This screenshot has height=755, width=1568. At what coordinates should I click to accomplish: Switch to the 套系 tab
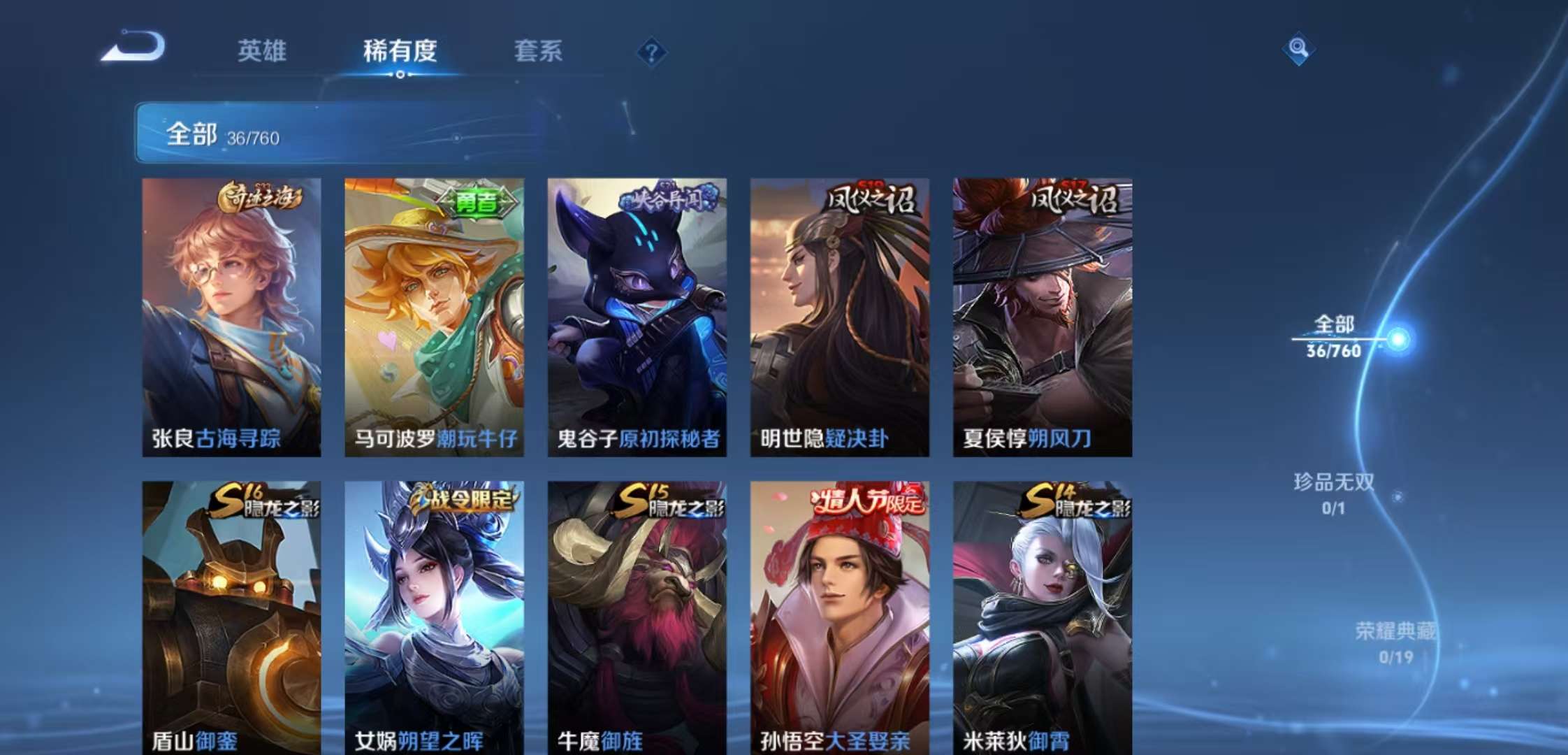pyautogui.click(x=539, y=52)
